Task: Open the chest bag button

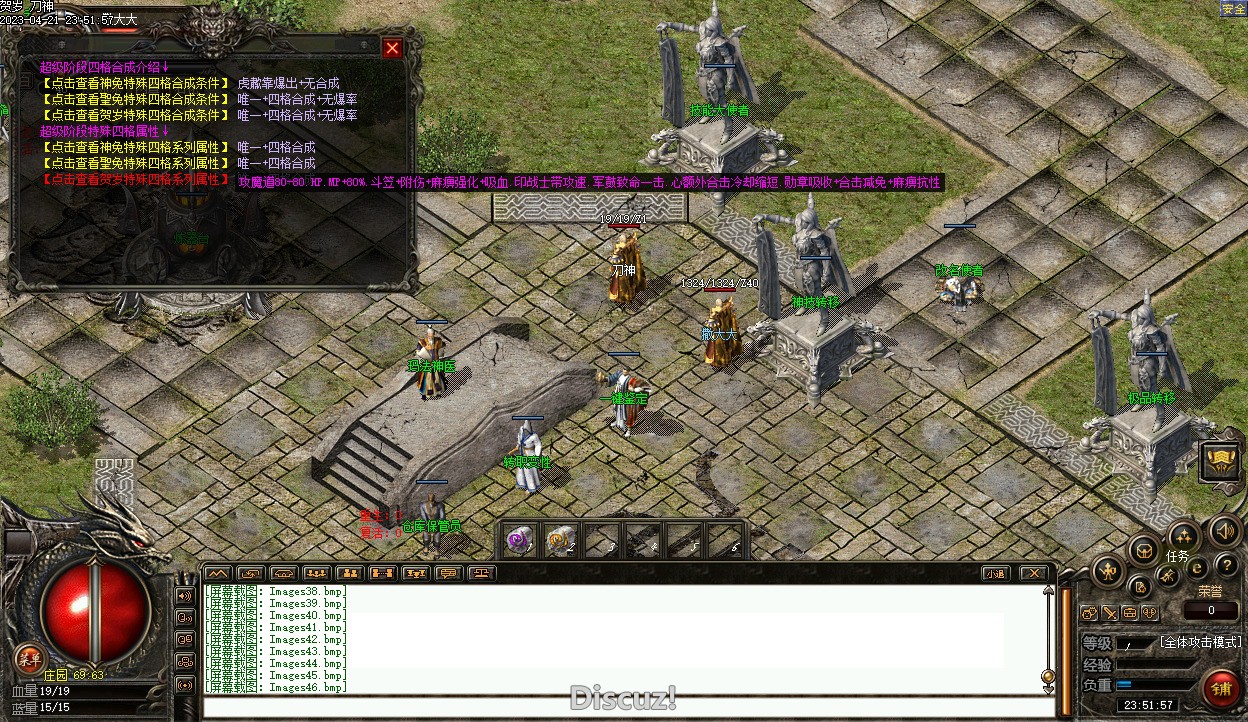Action: click(x=1143, y=549)
